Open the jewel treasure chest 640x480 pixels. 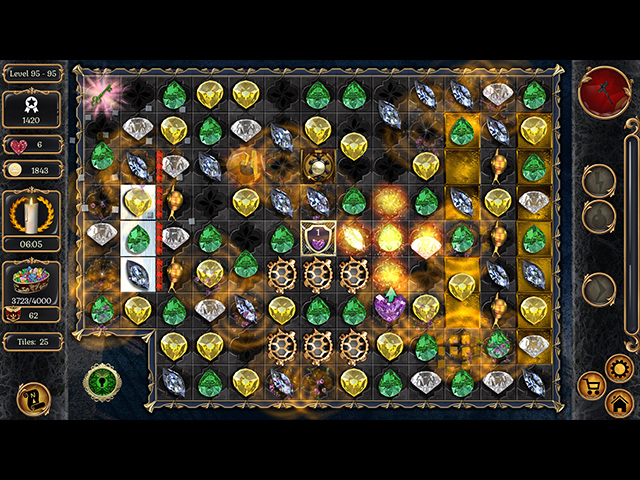pyautogui.click(x=32, y=279)
